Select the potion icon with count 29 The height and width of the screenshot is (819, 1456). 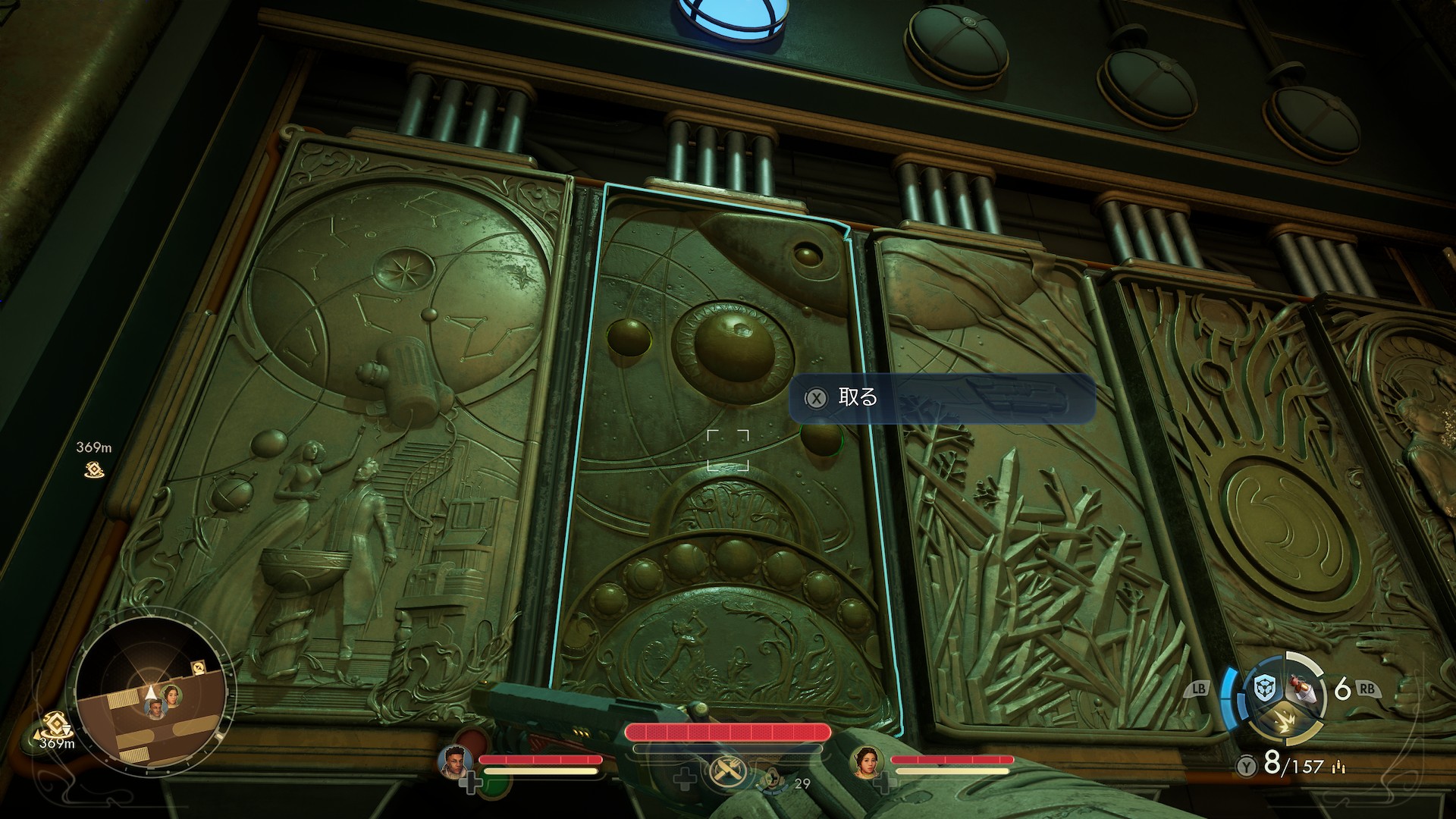pos(773,778)
